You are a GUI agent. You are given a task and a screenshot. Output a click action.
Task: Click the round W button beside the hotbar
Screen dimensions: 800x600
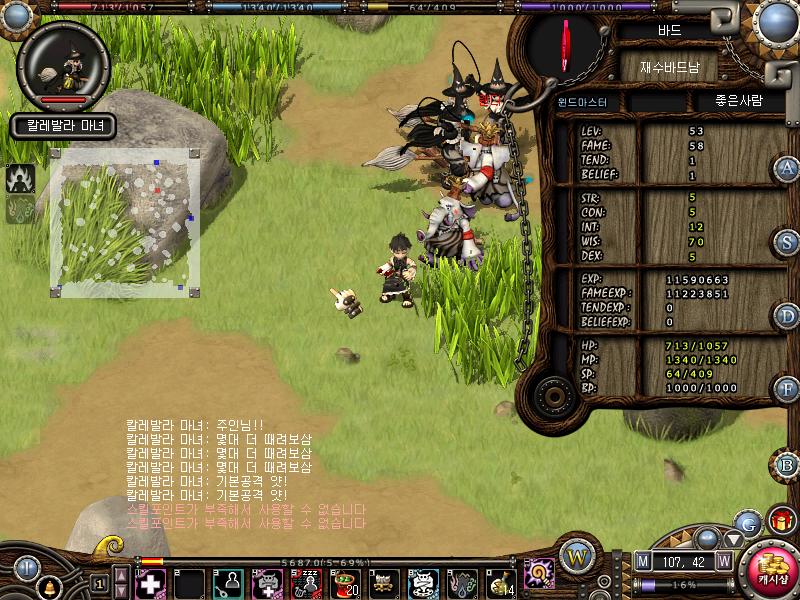[x=577, y=557]
